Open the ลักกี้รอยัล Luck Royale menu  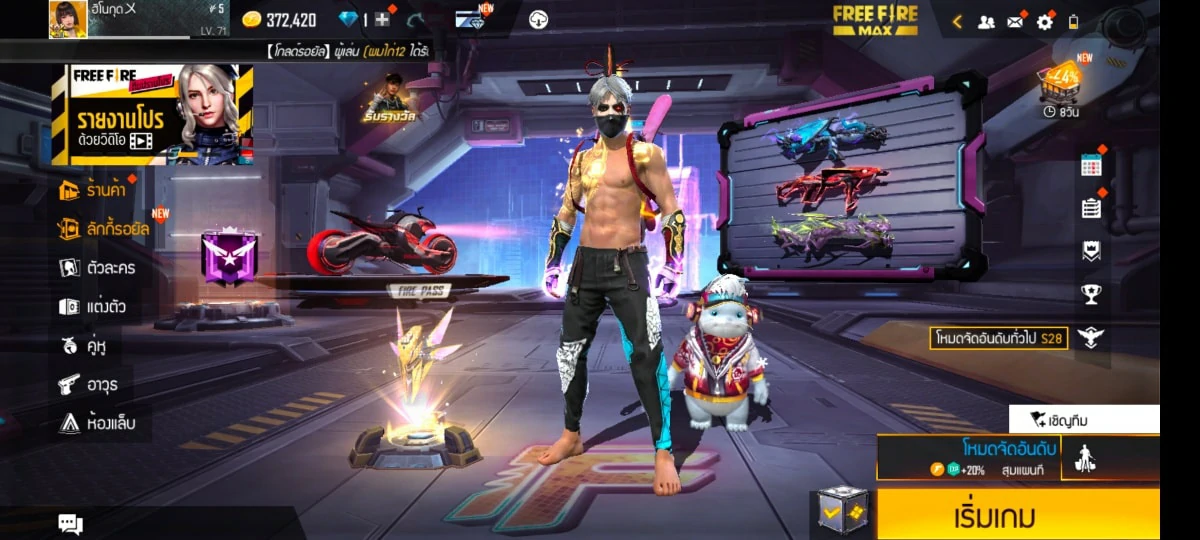103,228
